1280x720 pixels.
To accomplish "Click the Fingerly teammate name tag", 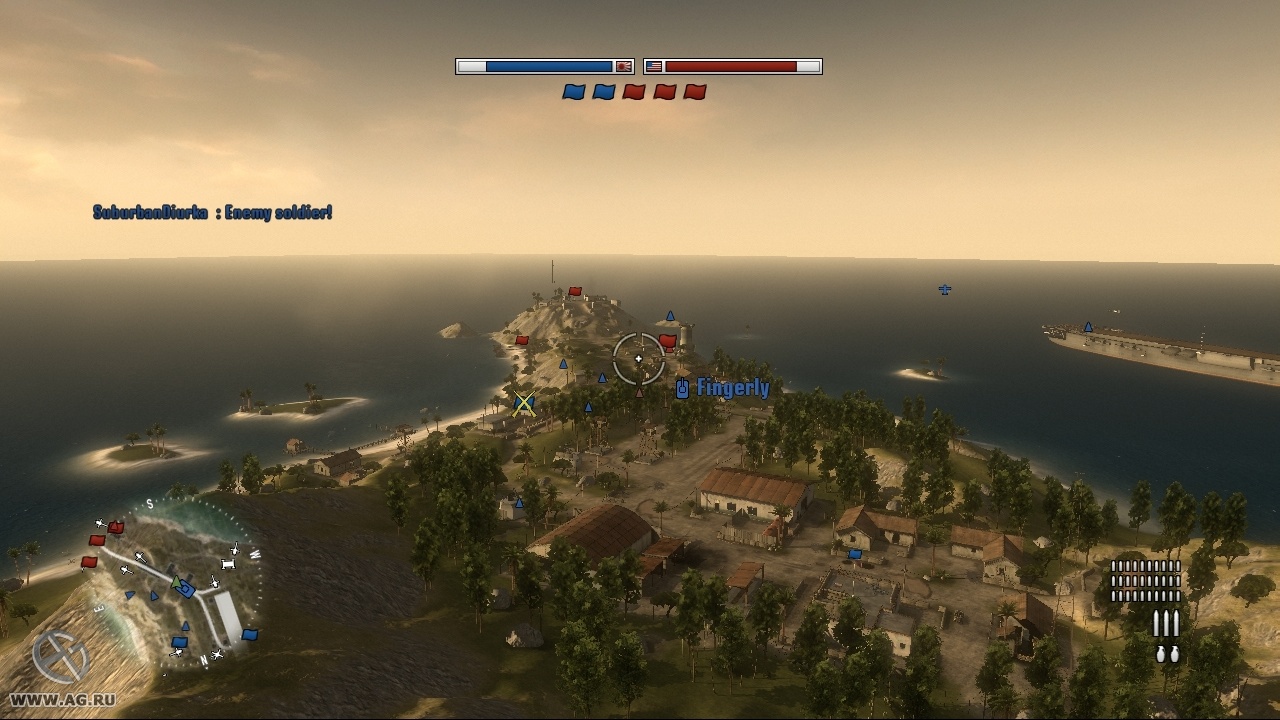I will [732, 388].
